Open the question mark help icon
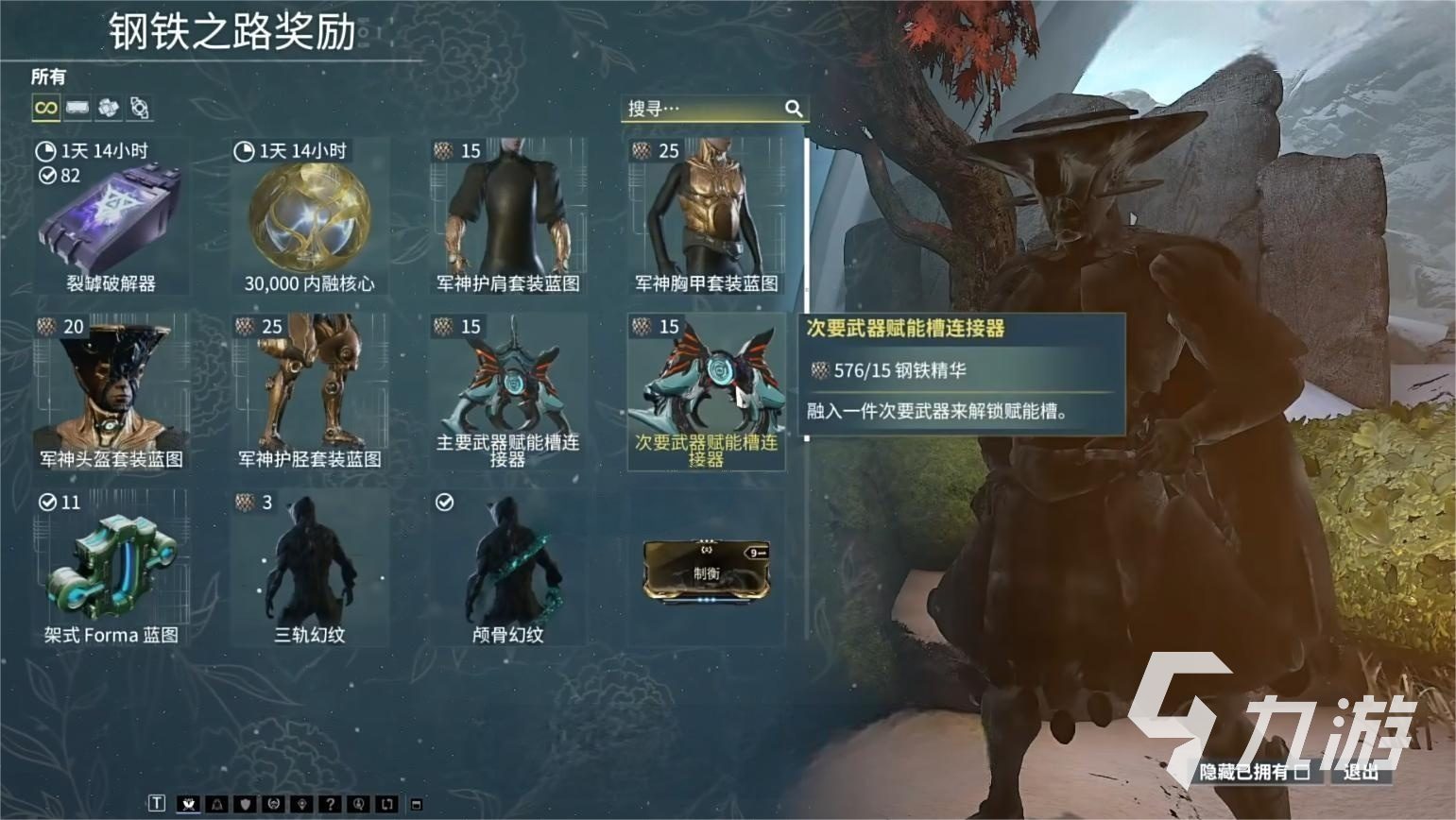The height and width of the screenshot is (820, 1456). [x=332, y=805]
